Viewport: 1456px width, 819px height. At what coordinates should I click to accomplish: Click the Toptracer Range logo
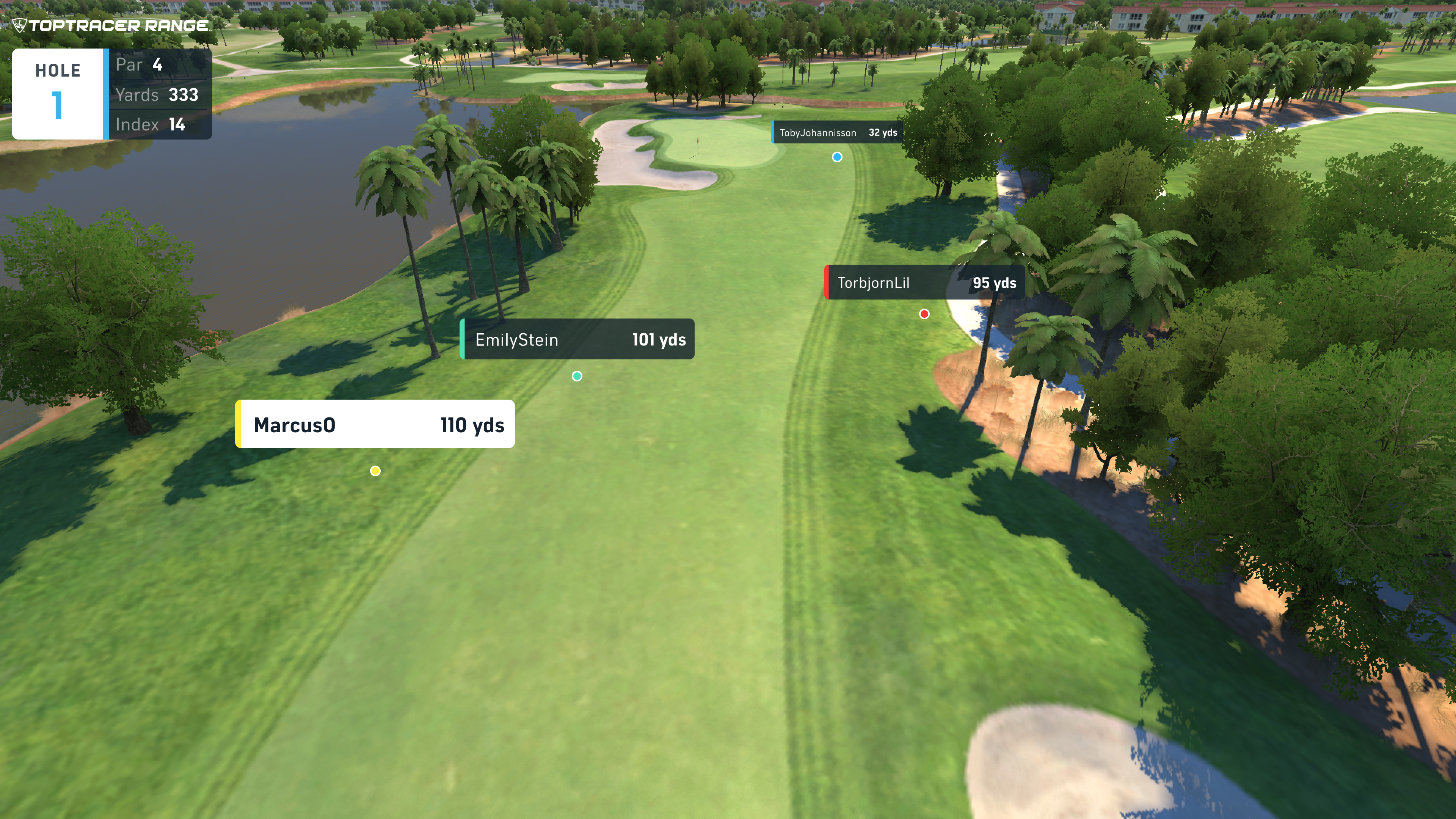[111, 25]
